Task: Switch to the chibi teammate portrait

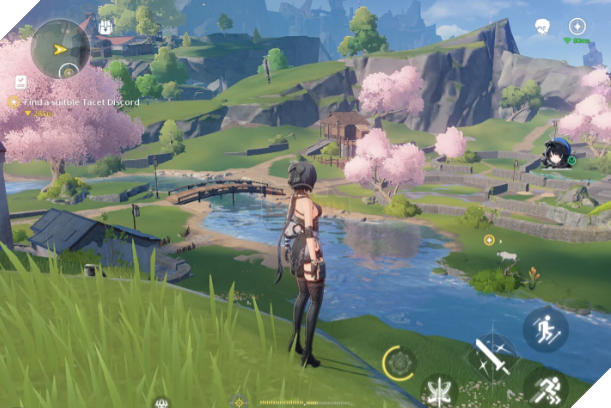Action: (x=556, y=153)
